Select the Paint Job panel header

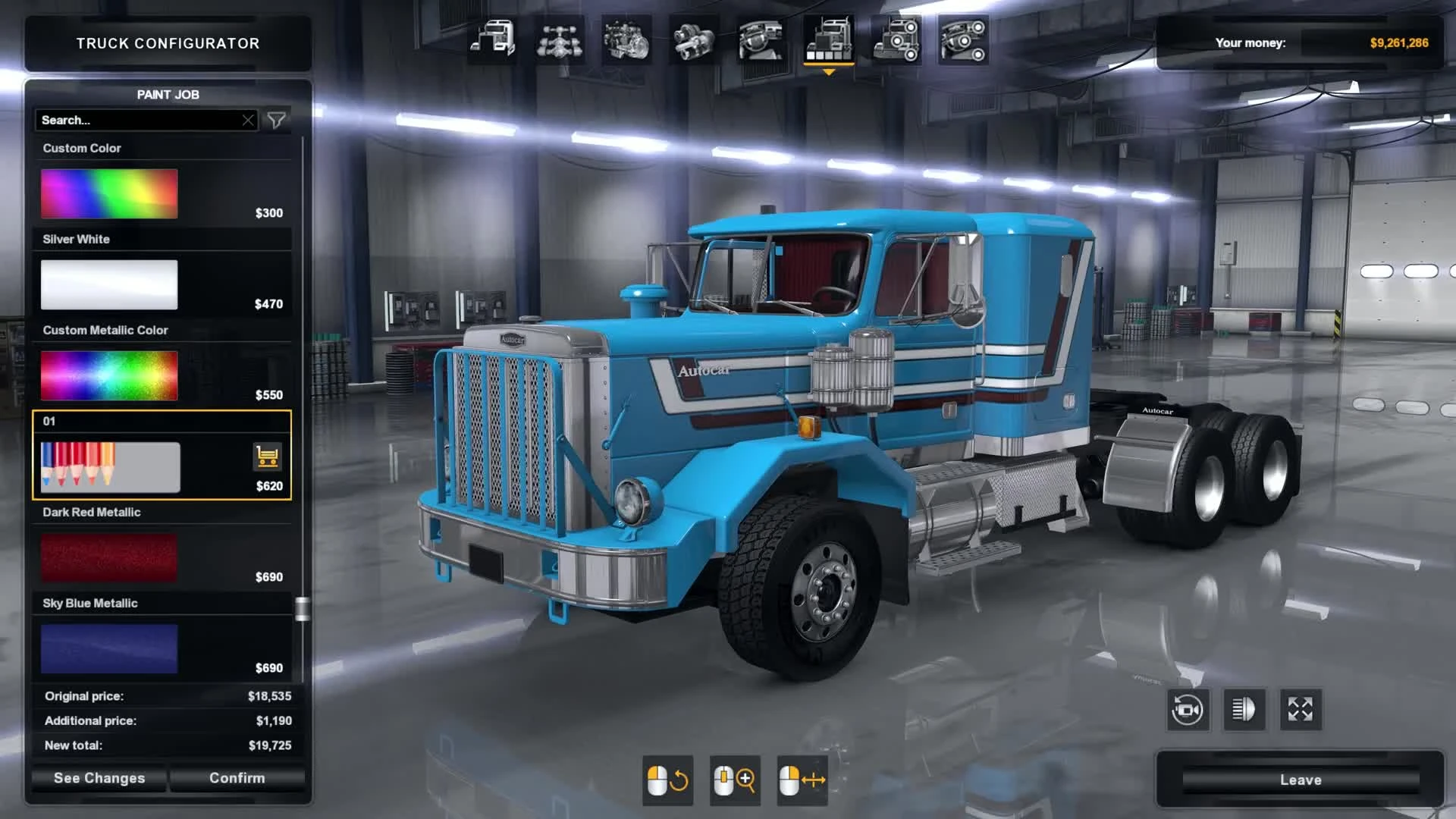point(168,95)
